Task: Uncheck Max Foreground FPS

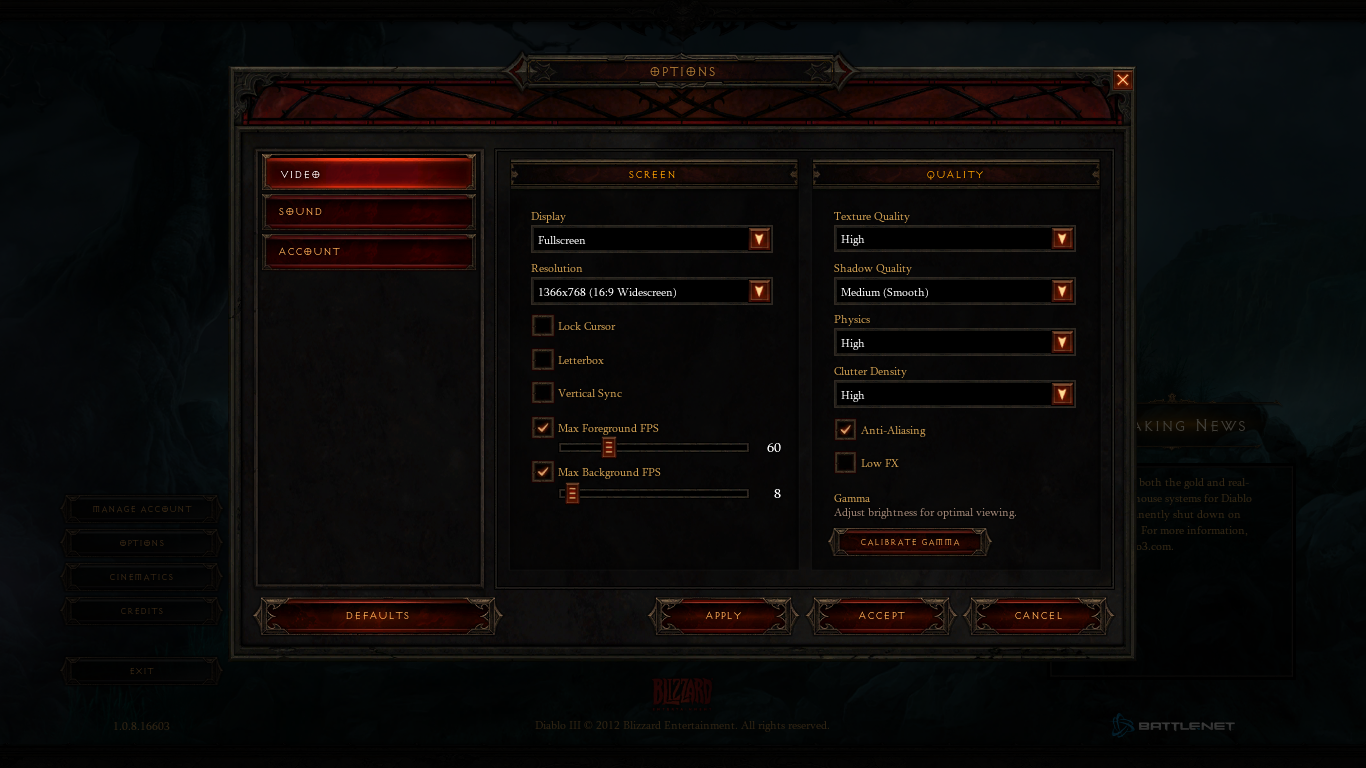Action: pos(543,428)
